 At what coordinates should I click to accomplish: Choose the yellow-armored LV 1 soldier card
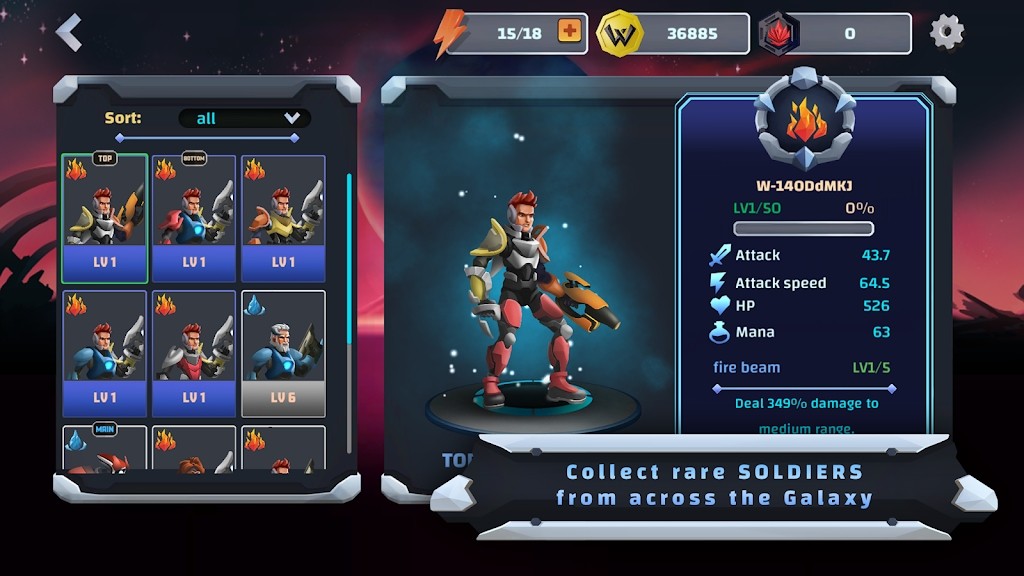283,218
